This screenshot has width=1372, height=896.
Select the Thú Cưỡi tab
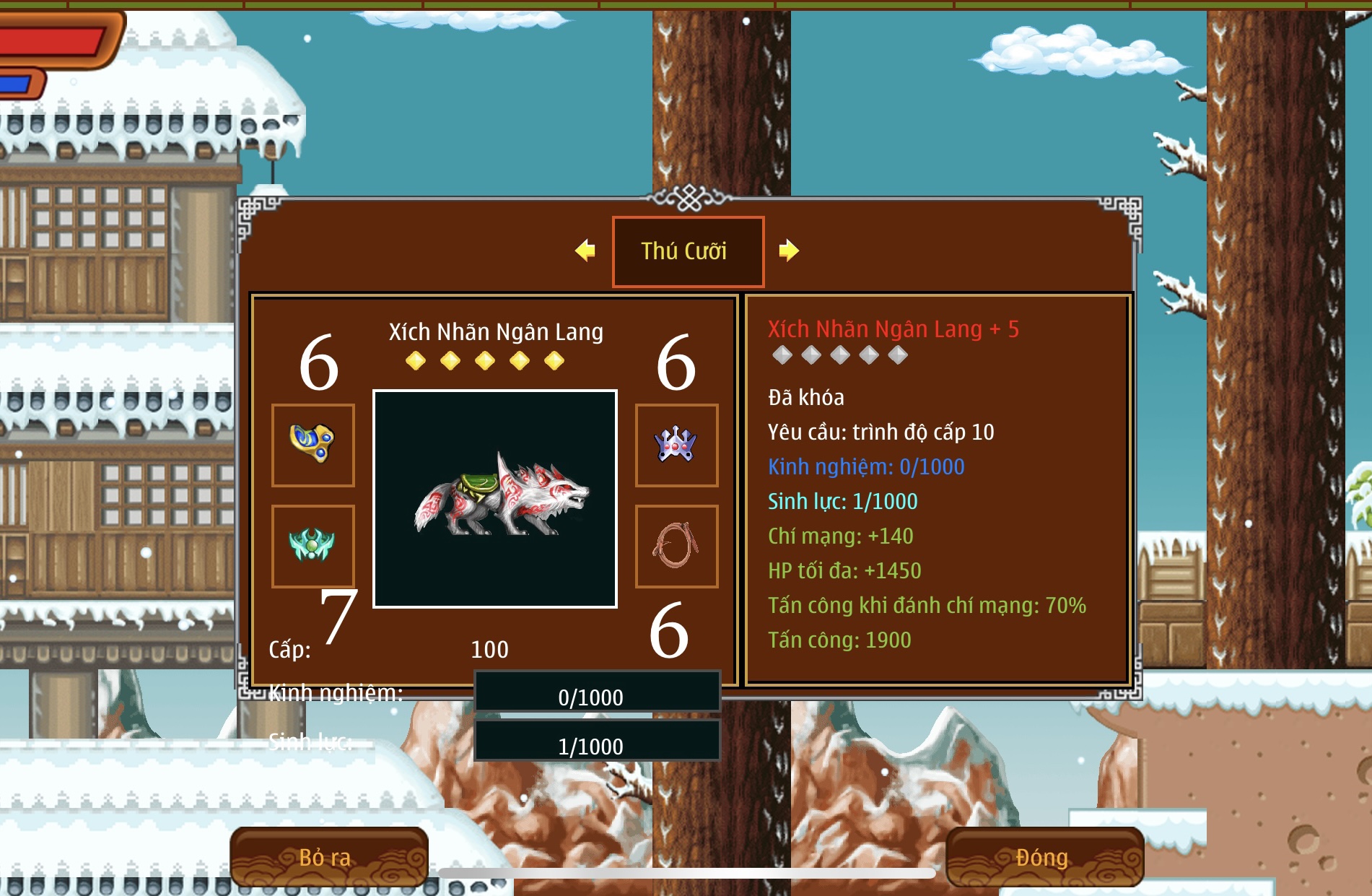pyautogui.click(x=688, y=251)
